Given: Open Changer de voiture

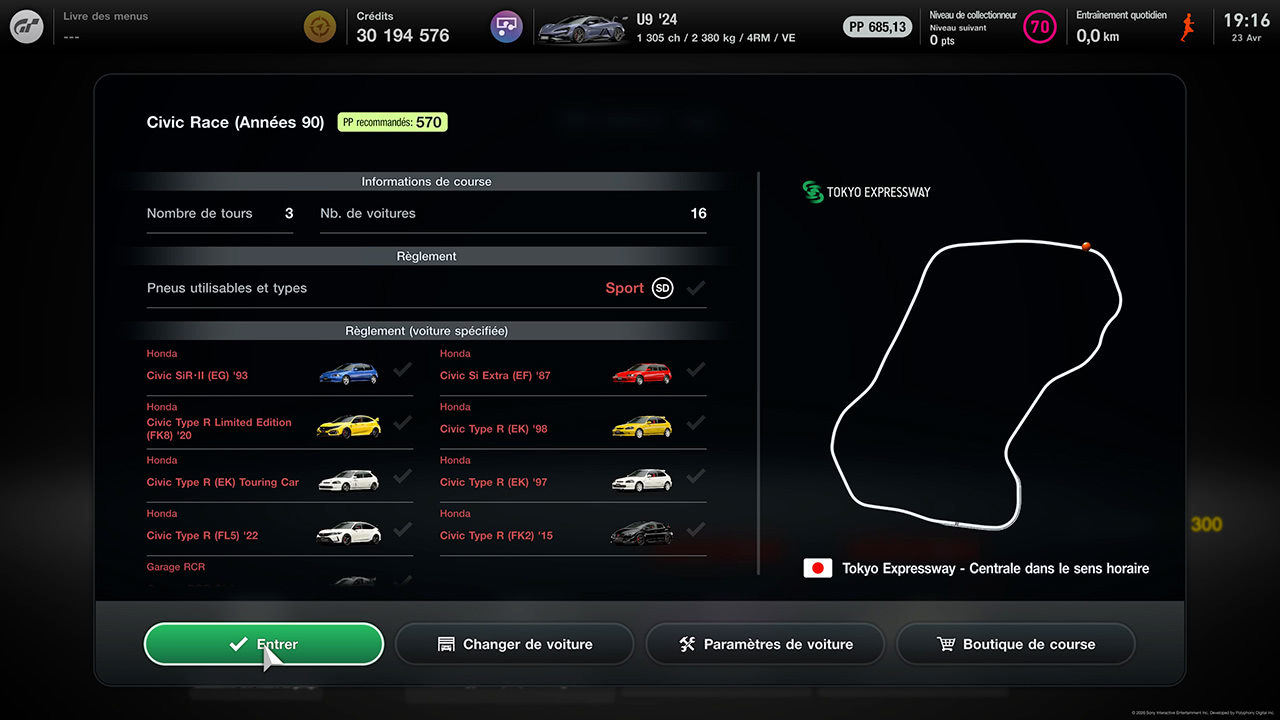Looking at the screenshot, I should [515, 644].
